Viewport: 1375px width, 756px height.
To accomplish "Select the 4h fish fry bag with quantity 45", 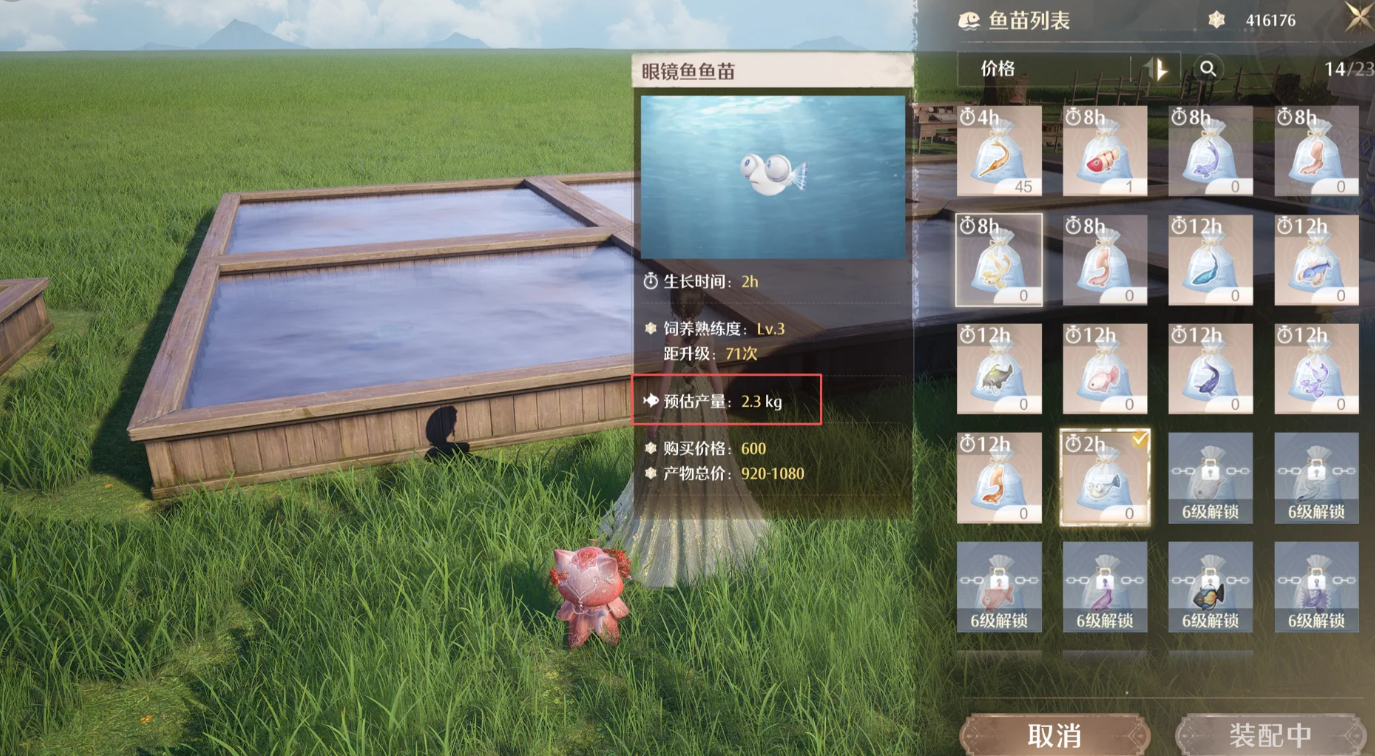I will (998, 150).
